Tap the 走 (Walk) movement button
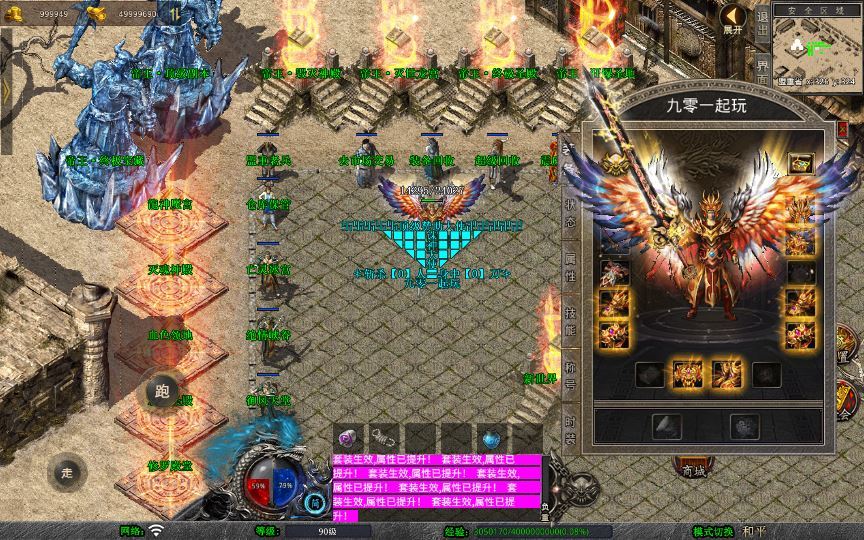The width and height of the screenshot is (864, 540). coord(68,472)
